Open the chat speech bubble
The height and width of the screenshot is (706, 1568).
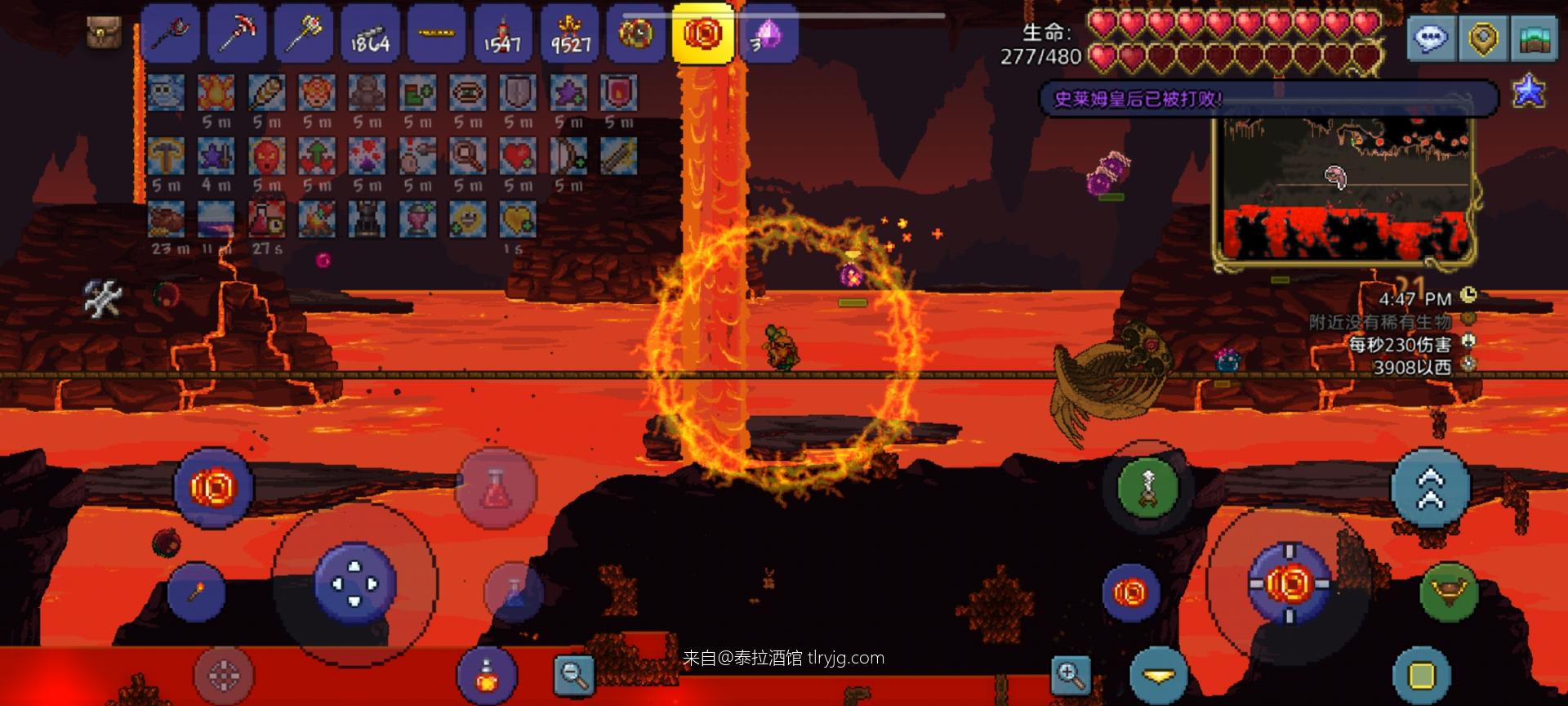click(x=1431, y=38)
